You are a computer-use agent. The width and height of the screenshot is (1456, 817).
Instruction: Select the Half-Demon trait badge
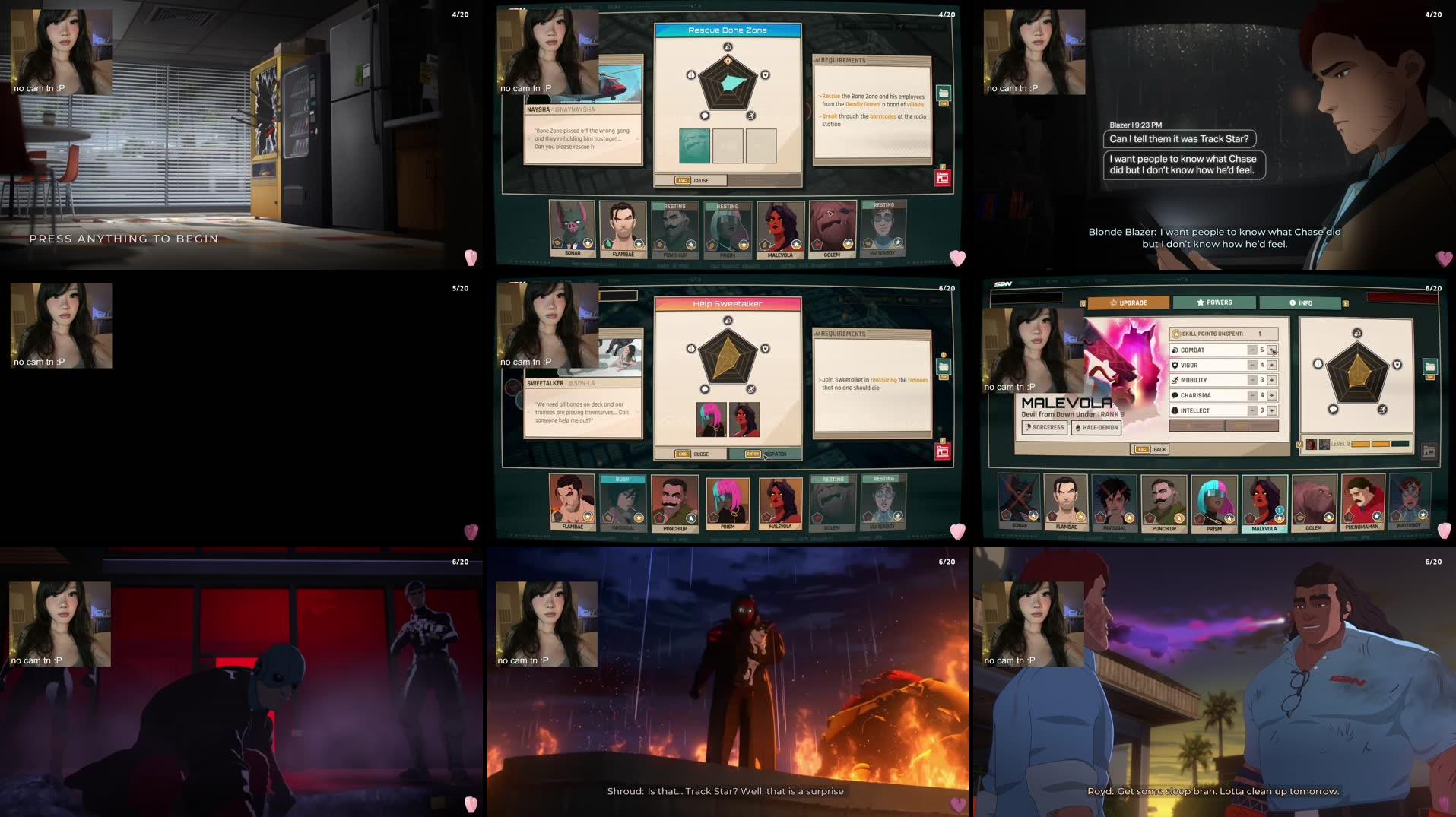click(1096, 428)
